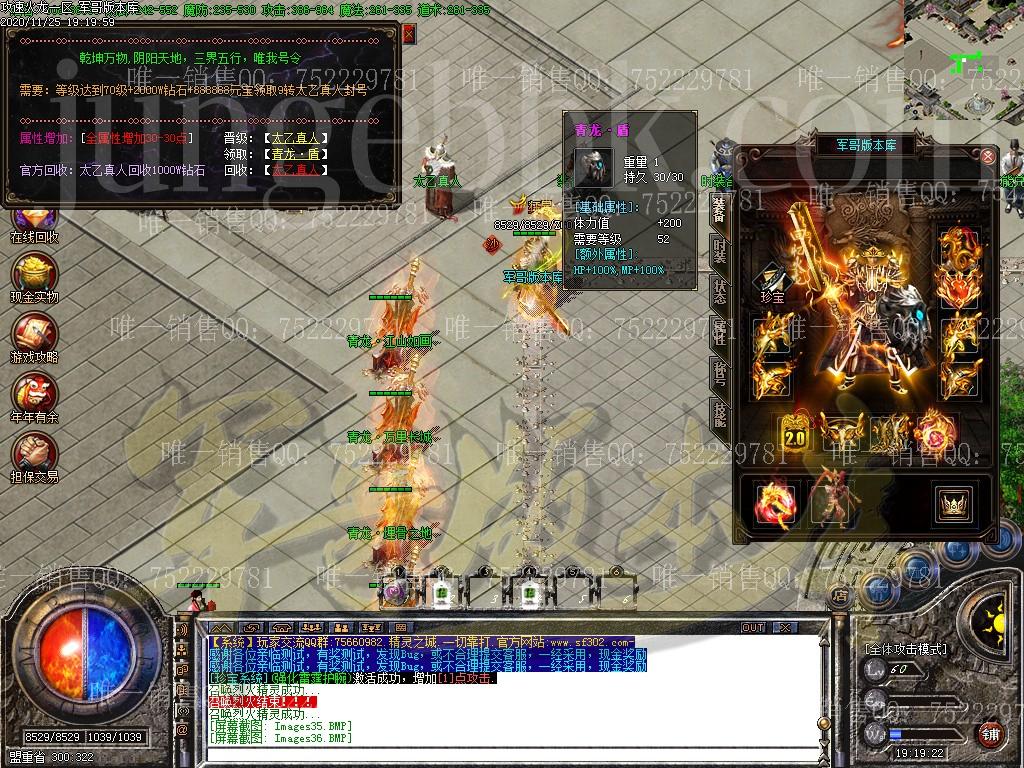Close the Taiyi Zhenren dialog window
The width and height of the screenshot is (1024, 768).
pos(408,33)
